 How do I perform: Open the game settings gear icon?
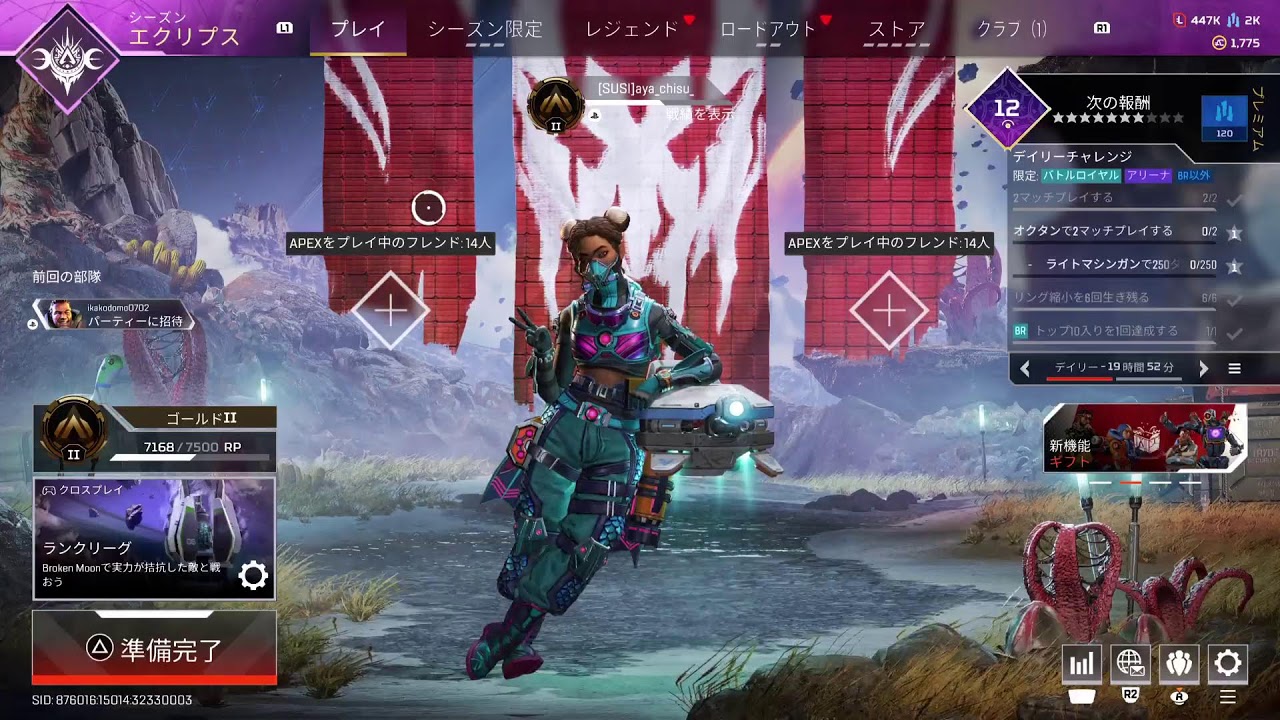(1228, 664)
